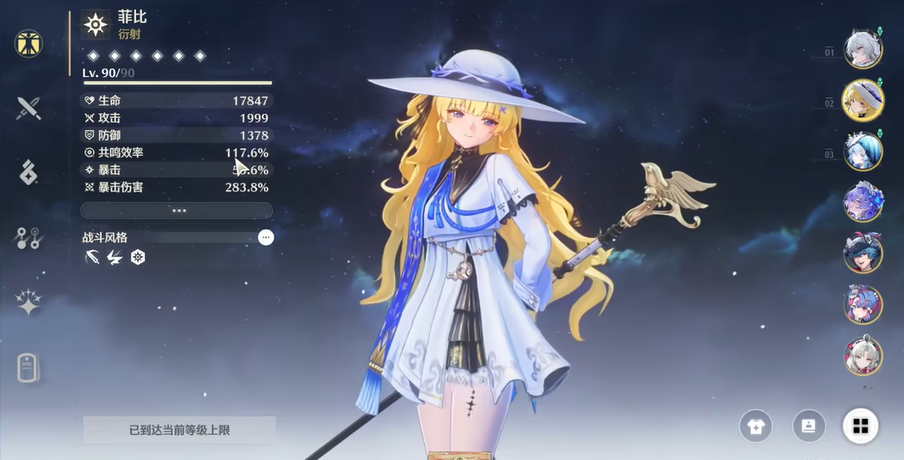Screen dimensions: 904x460
Task: Open 战斗风格 details with the round ellipsis button
Action: (265, 237)
